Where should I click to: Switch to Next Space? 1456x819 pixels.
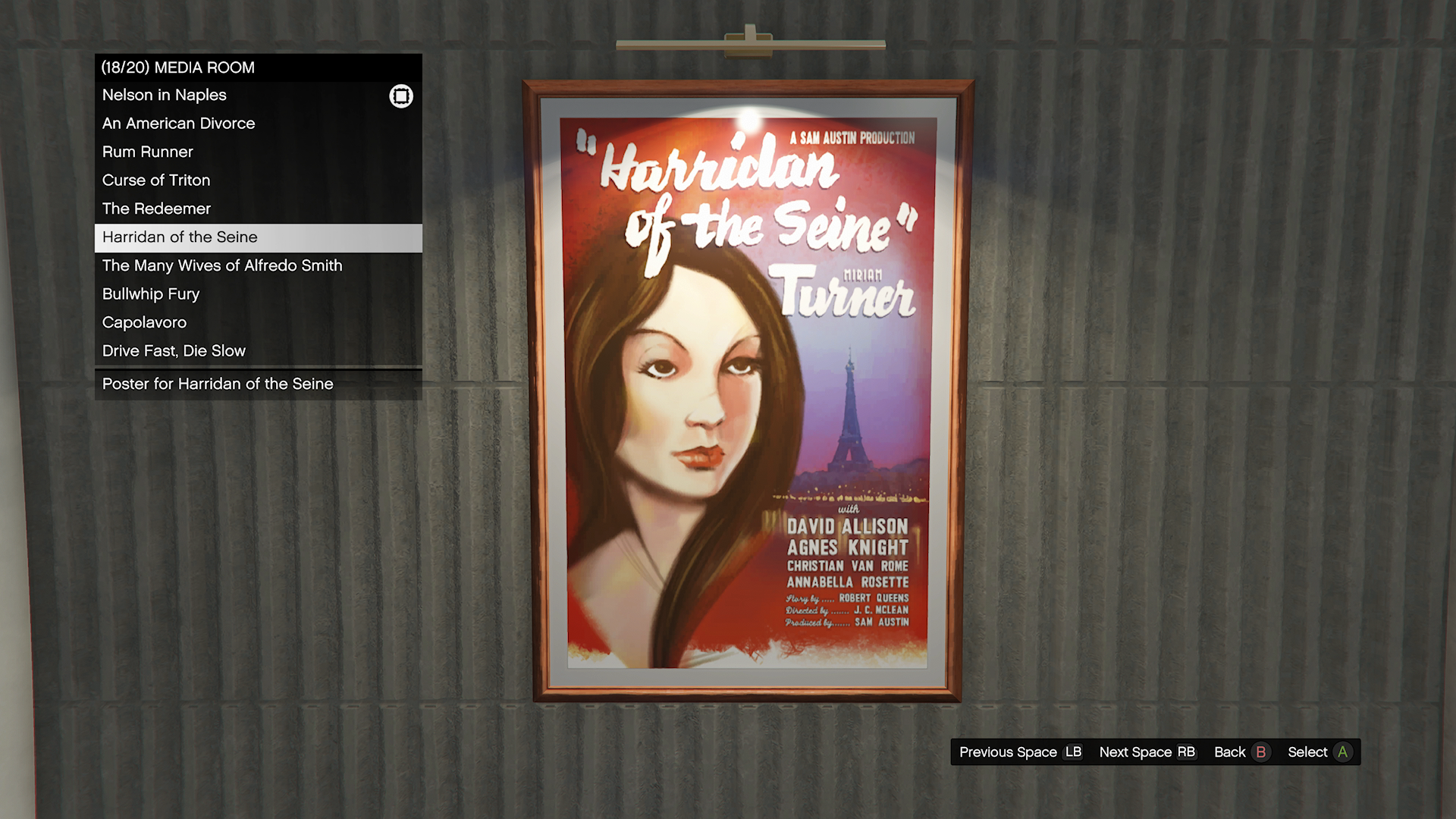[1147, 752]
